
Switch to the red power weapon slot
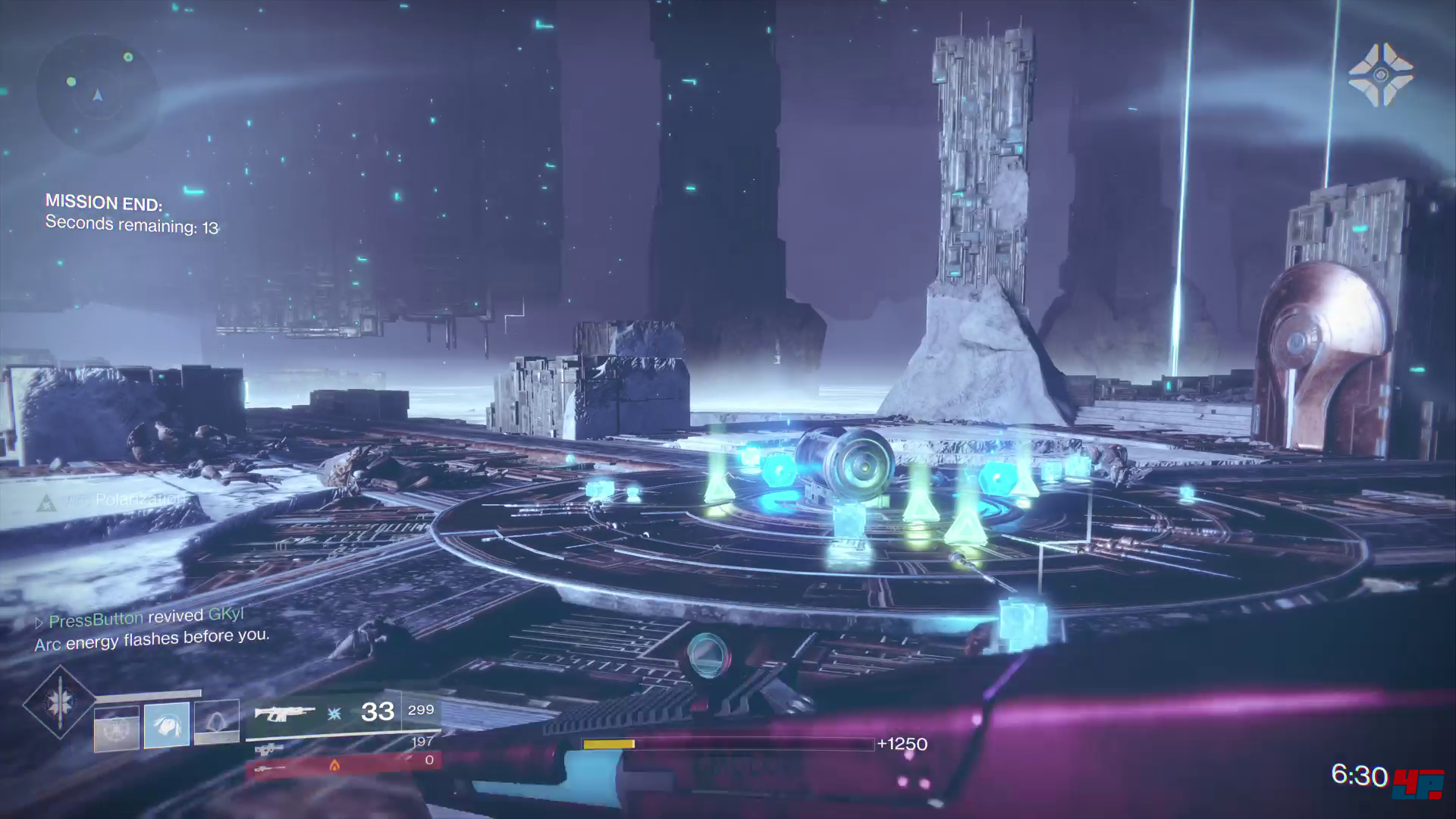(x=343, y=764)
